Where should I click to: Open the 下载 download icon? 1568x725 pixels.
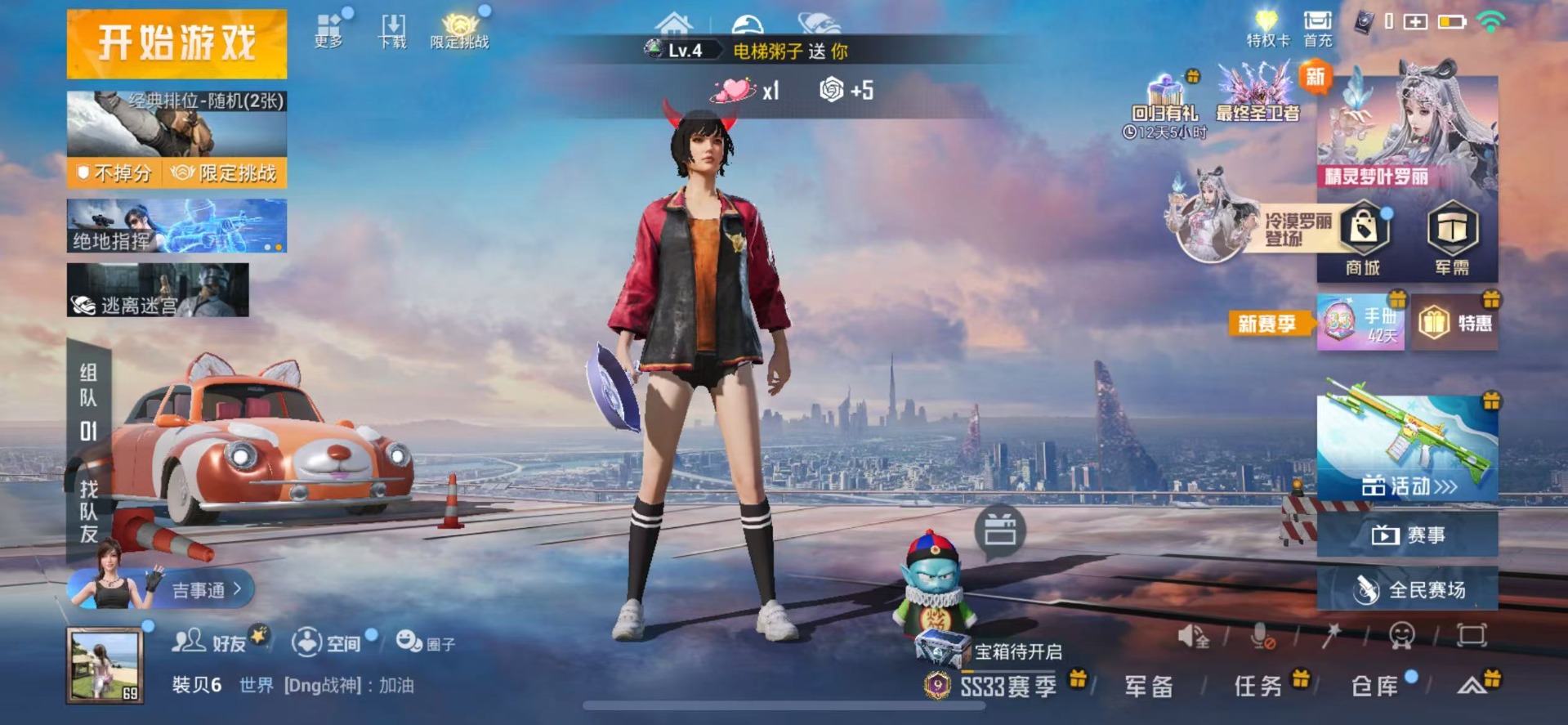[x=393, y=30]
